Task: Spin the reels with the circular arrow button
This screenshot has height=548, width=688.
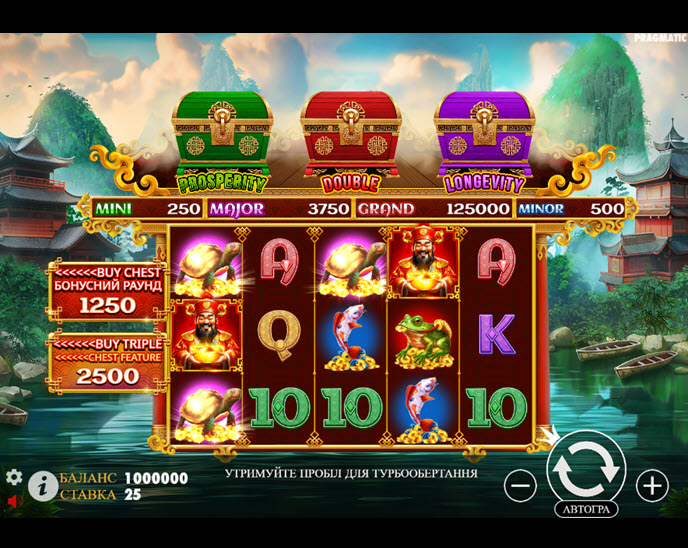Action: point(586,468)
